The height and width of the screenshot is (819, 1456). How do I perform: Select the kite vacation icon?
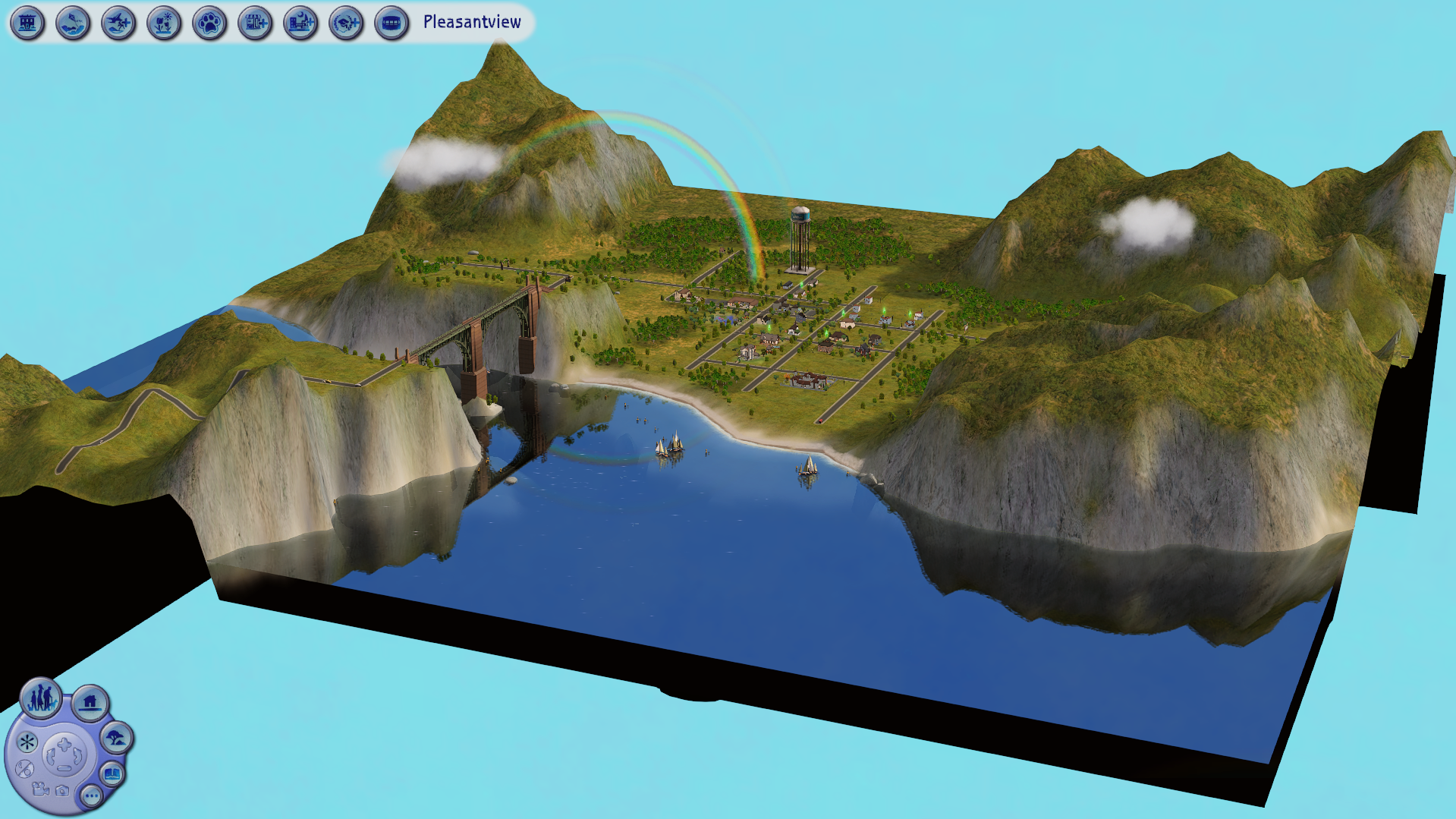73,23
